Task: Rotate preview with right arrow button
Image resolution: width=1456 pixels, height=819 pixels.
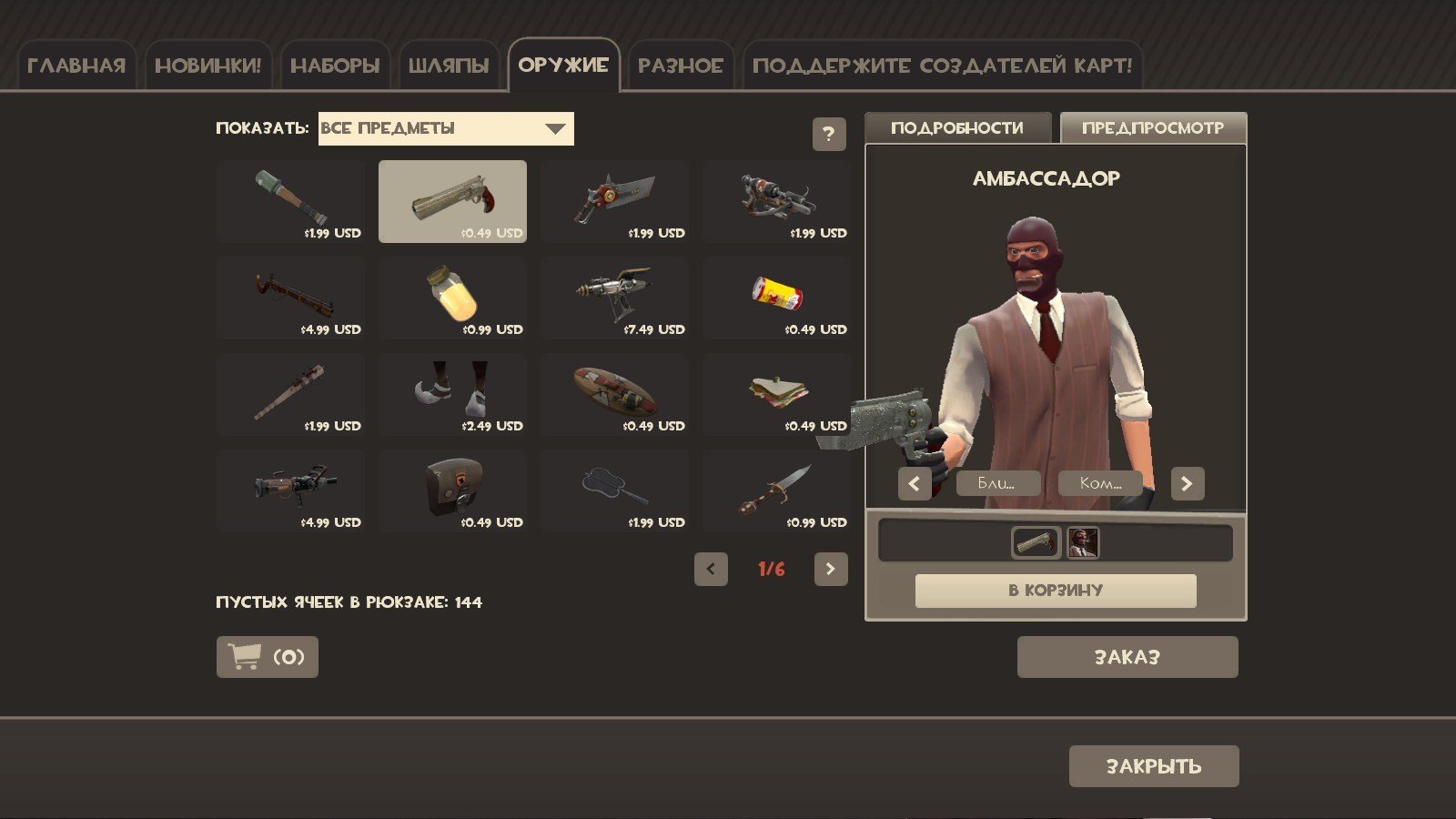Action: click(1187, 483)
